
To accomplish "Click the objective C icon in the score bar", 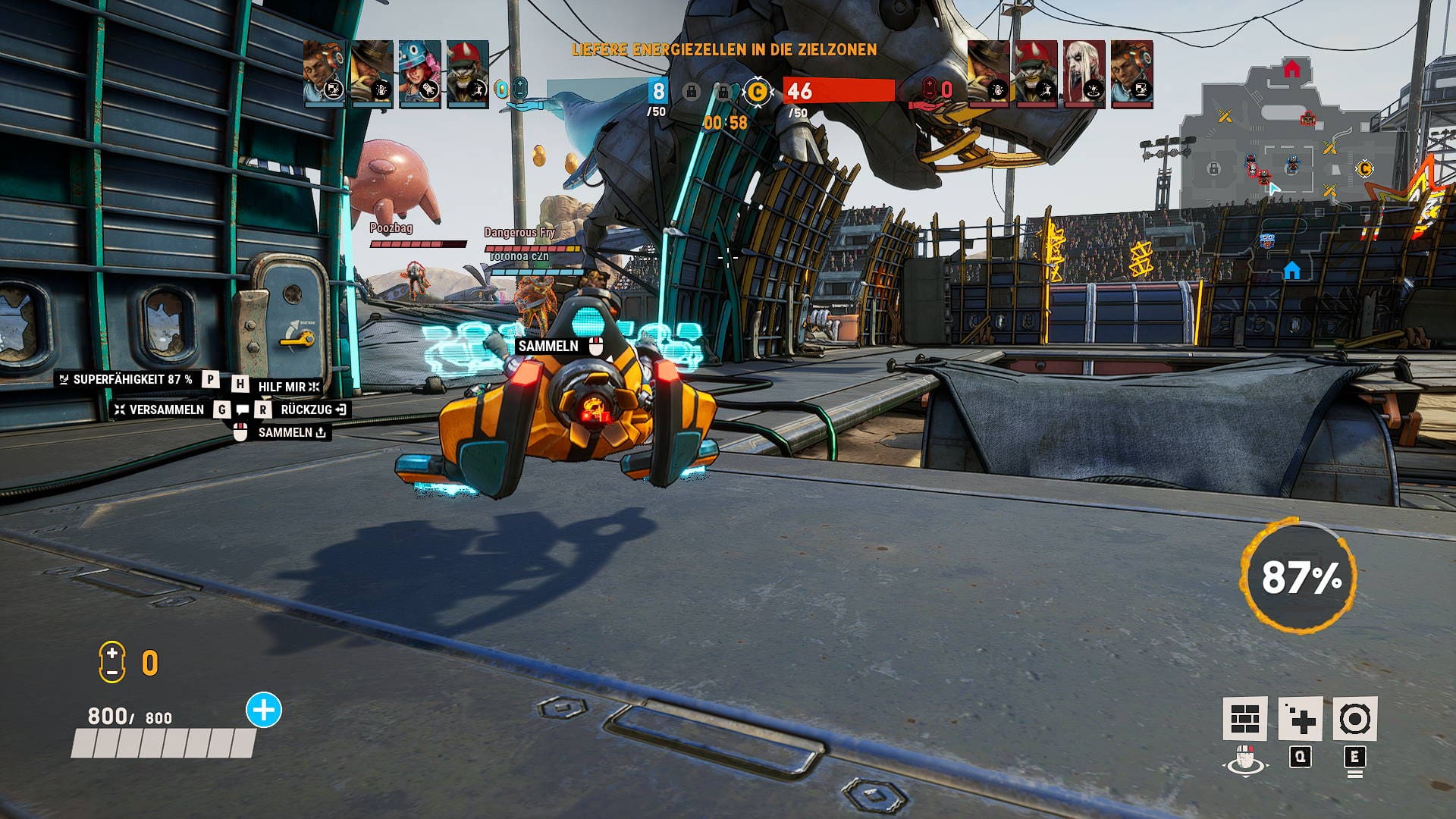I will click(757, 92).
